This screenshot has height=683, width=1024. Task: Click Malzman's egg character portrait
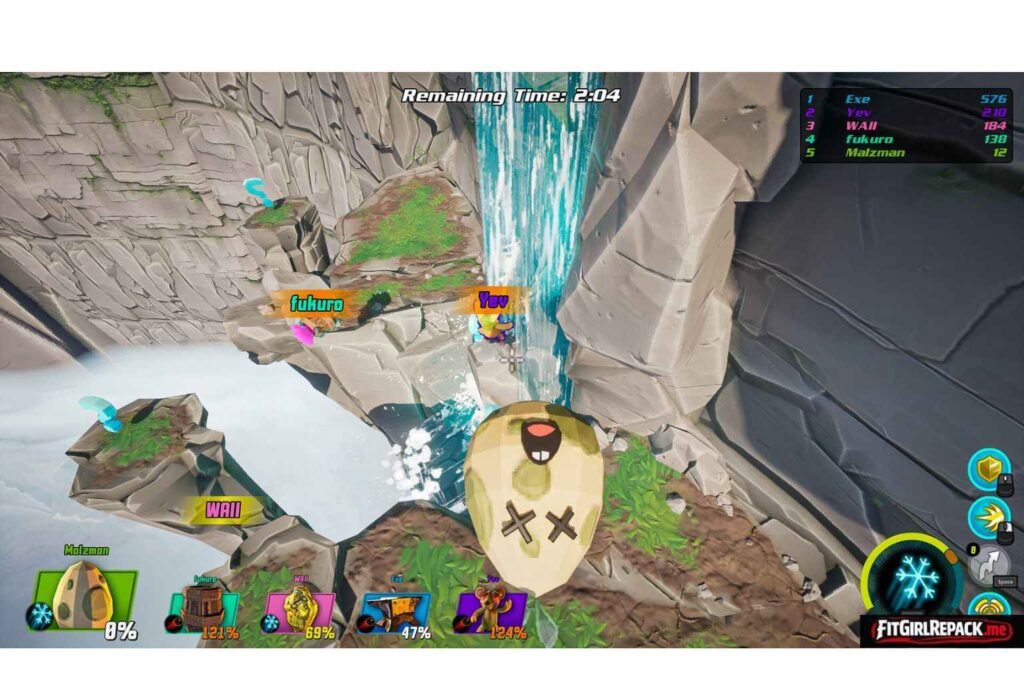(x=83, y=599)
